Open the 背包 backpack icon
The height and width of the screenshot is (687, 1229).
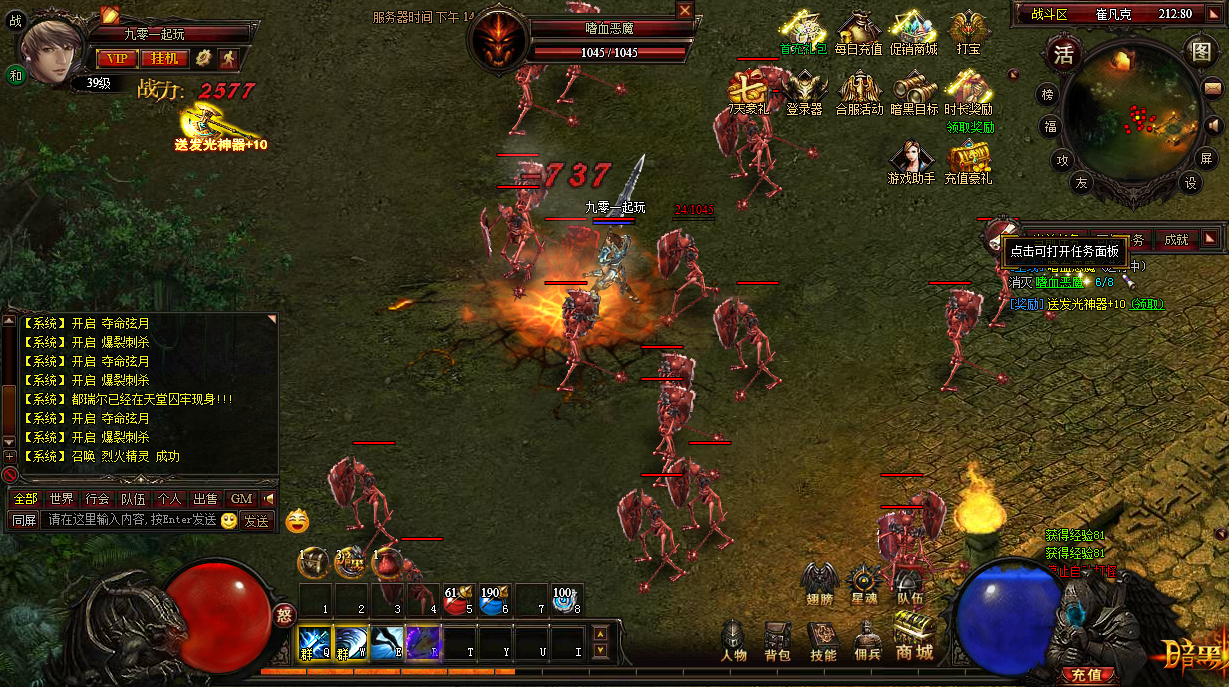pos(777,640)
